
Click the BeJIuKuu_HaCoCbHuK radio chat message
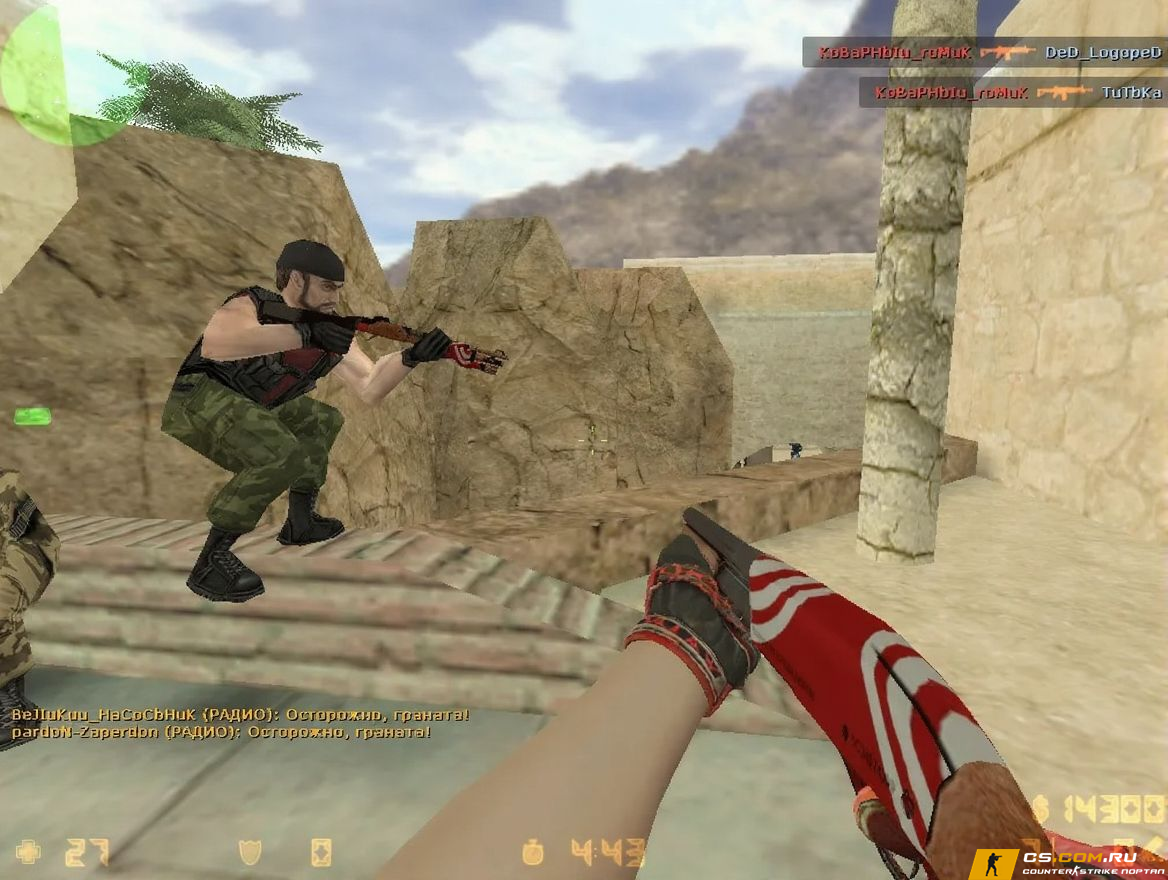coord(240,715)
